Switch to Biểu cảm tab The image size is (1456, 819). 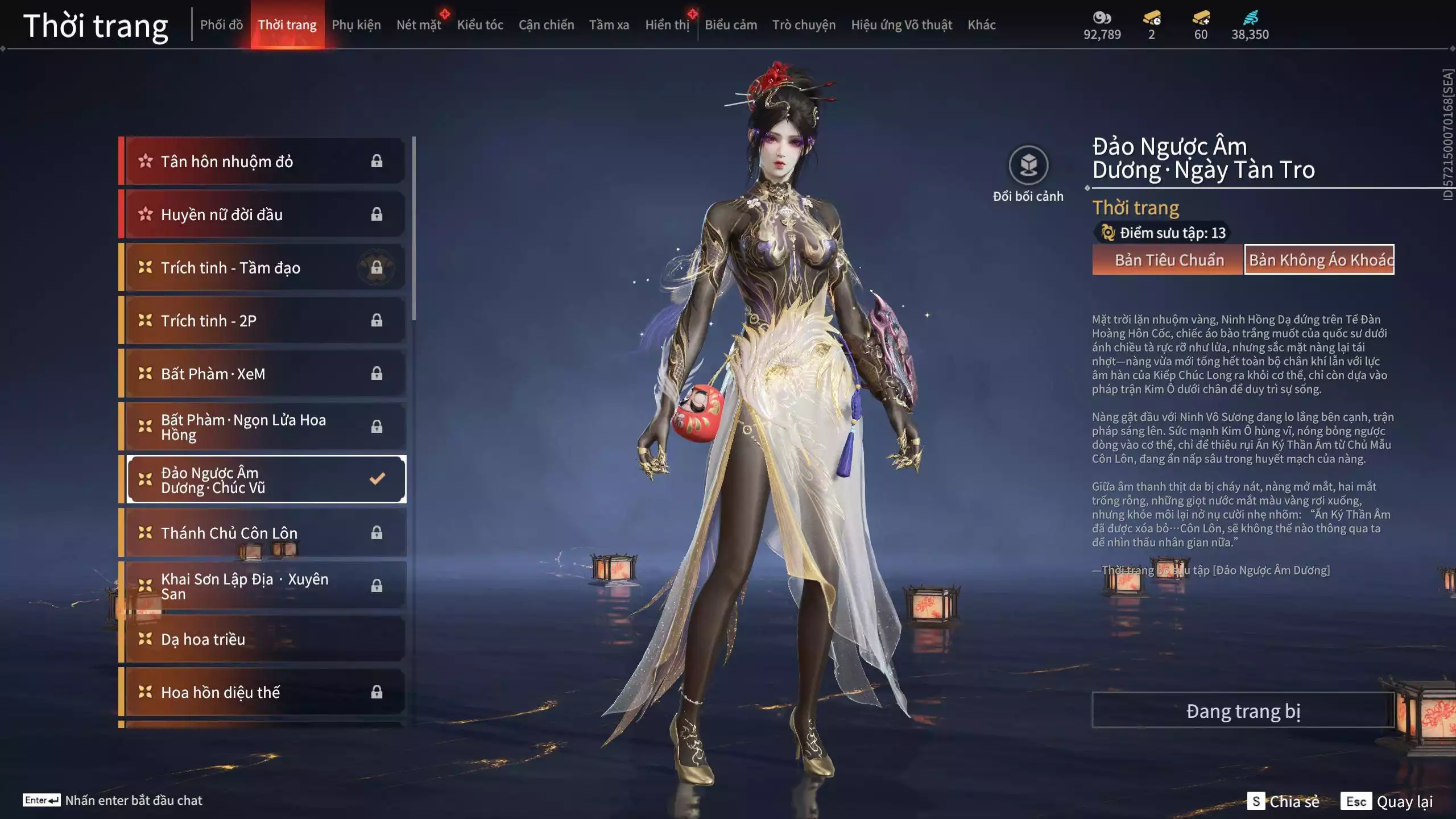click(x=731, y=25)
